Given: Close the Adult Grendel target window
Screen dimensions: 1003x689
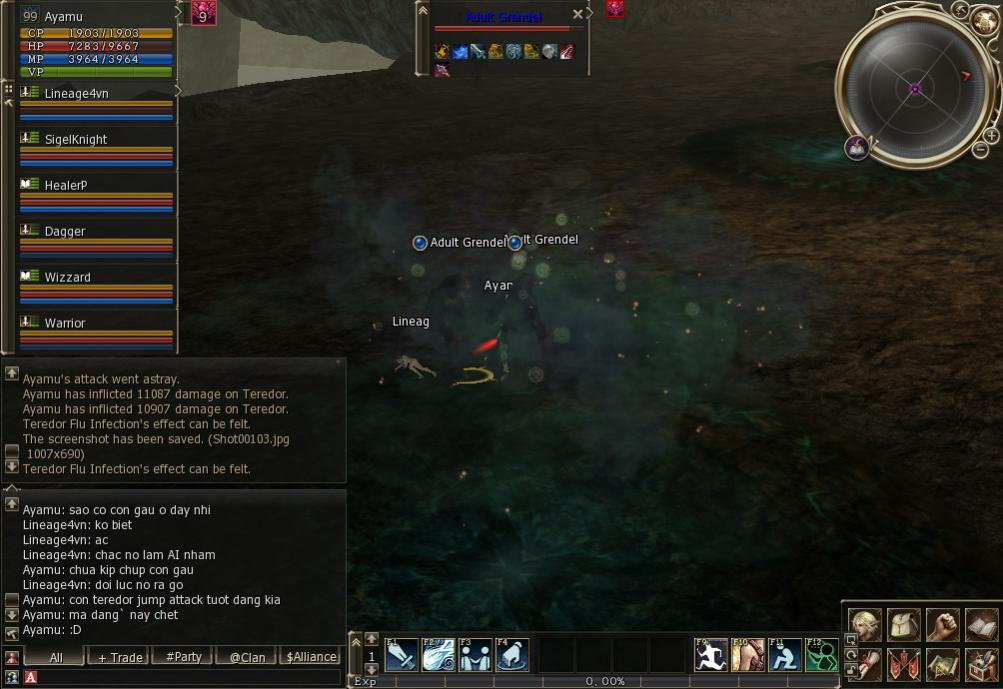Looking at the screenshot, I should [577, 15].
